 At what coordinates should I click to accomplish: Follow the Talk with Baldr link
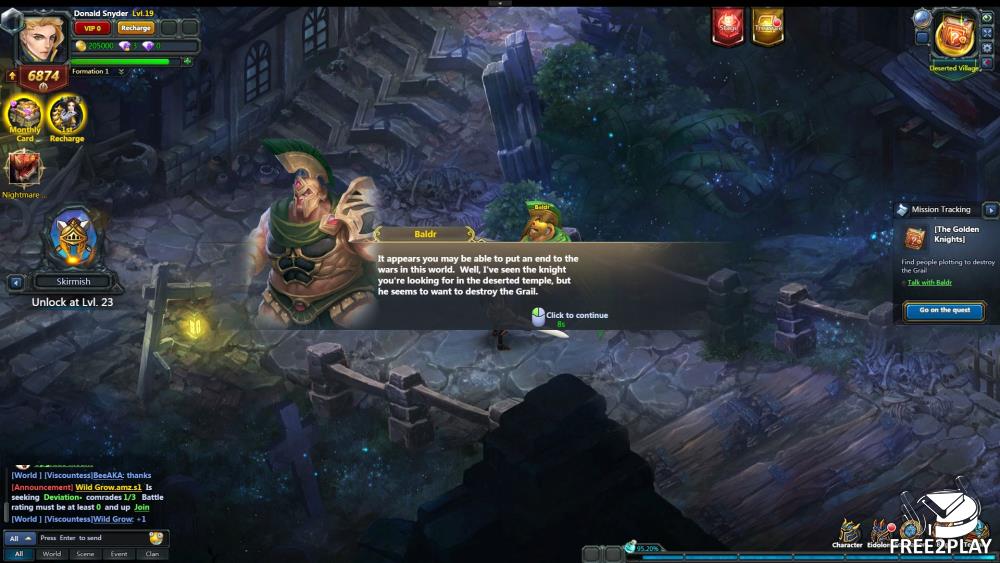[x=929, y=282]
